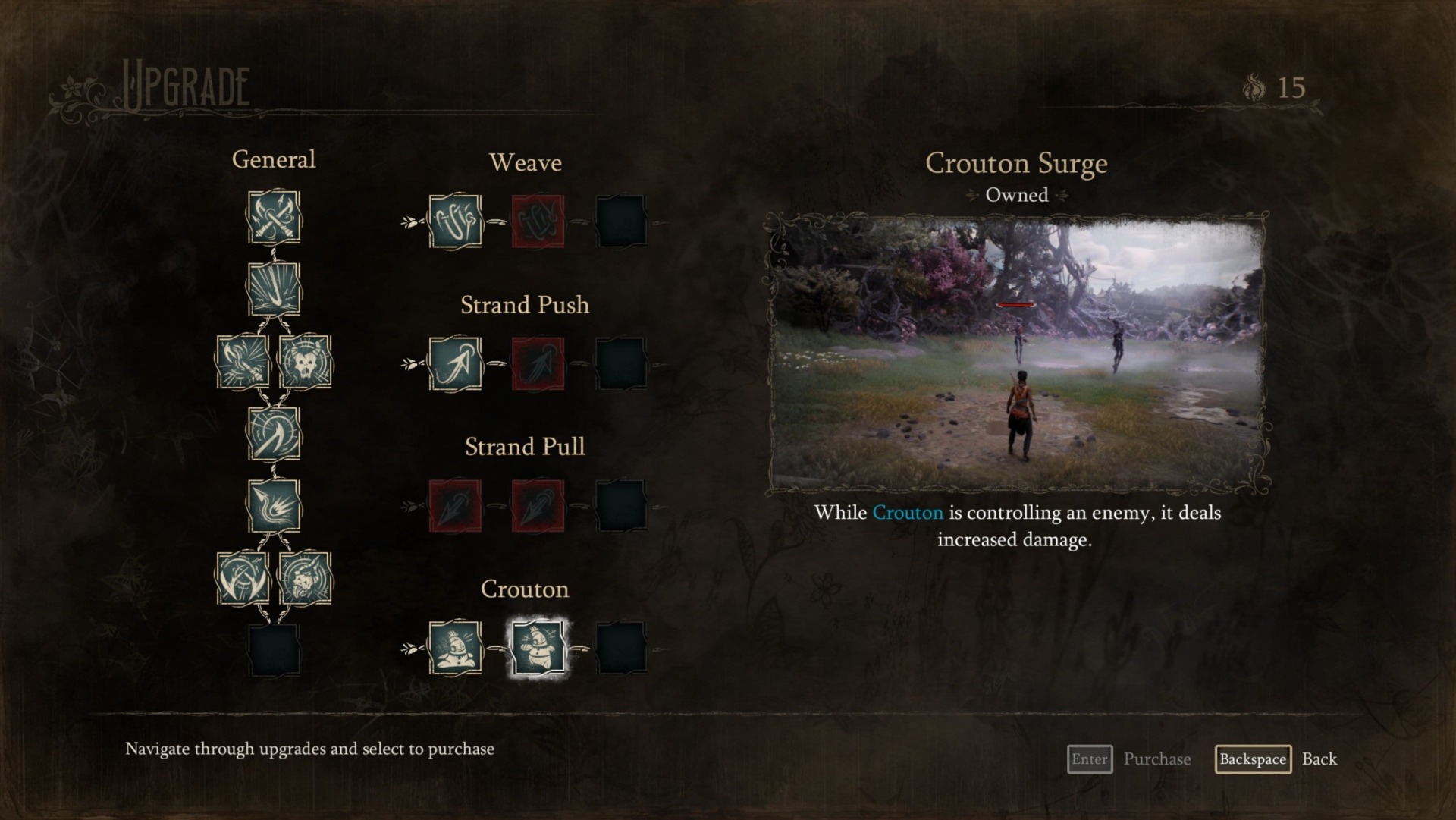
Task: Click the Crouton link in the description text
Action: 906,513
